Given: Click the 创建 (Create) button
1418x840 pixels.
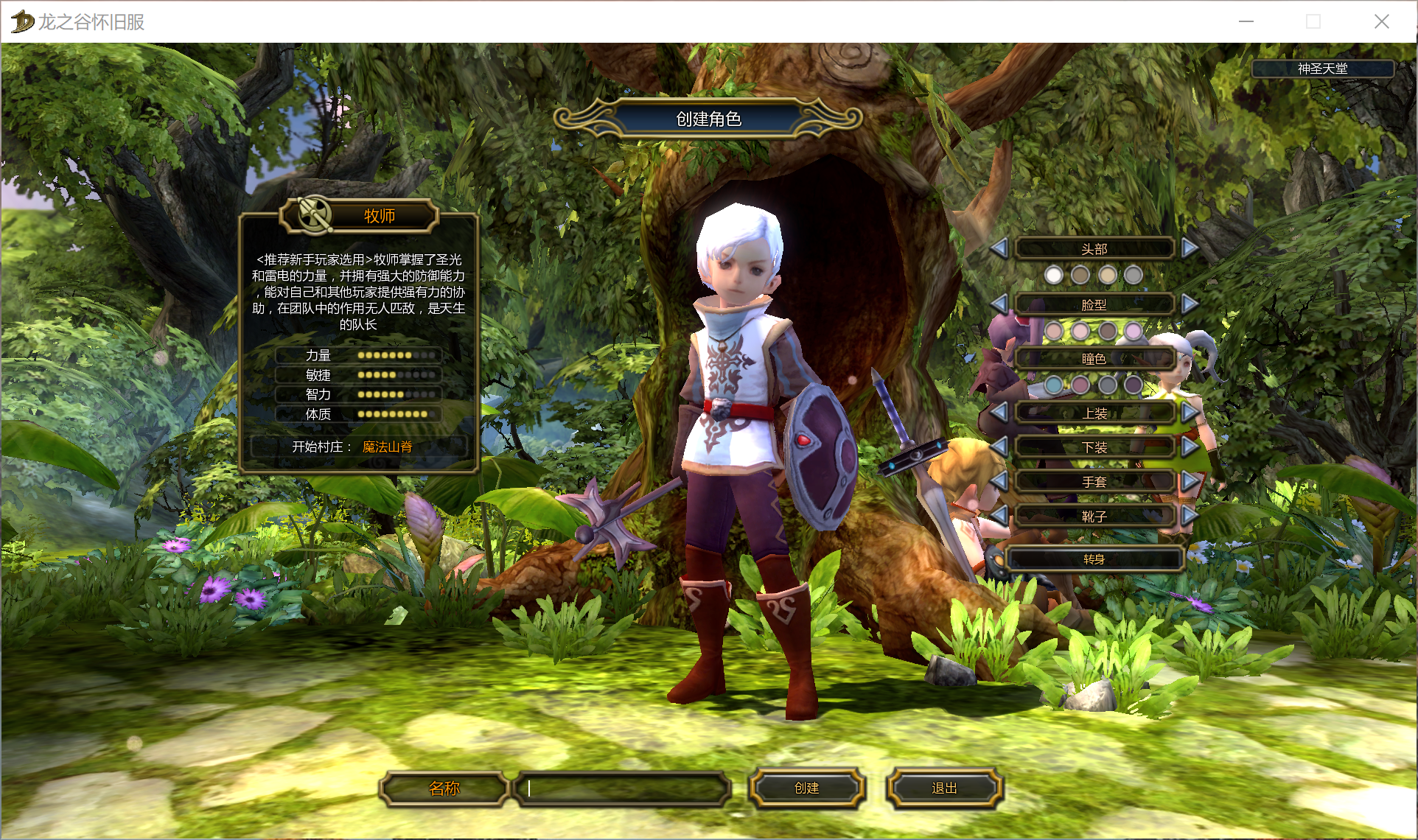Looking at the screenshot, I should click(x=806, y=788).
